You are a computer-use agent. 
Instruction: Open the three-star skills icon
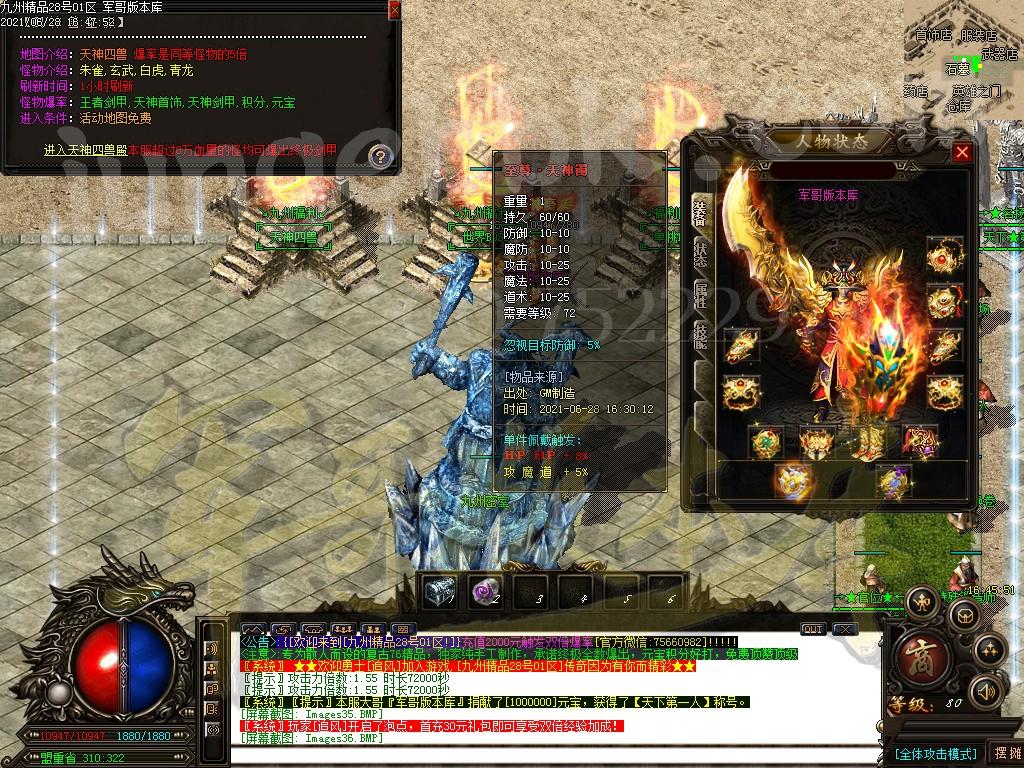(x=990, y=649)
